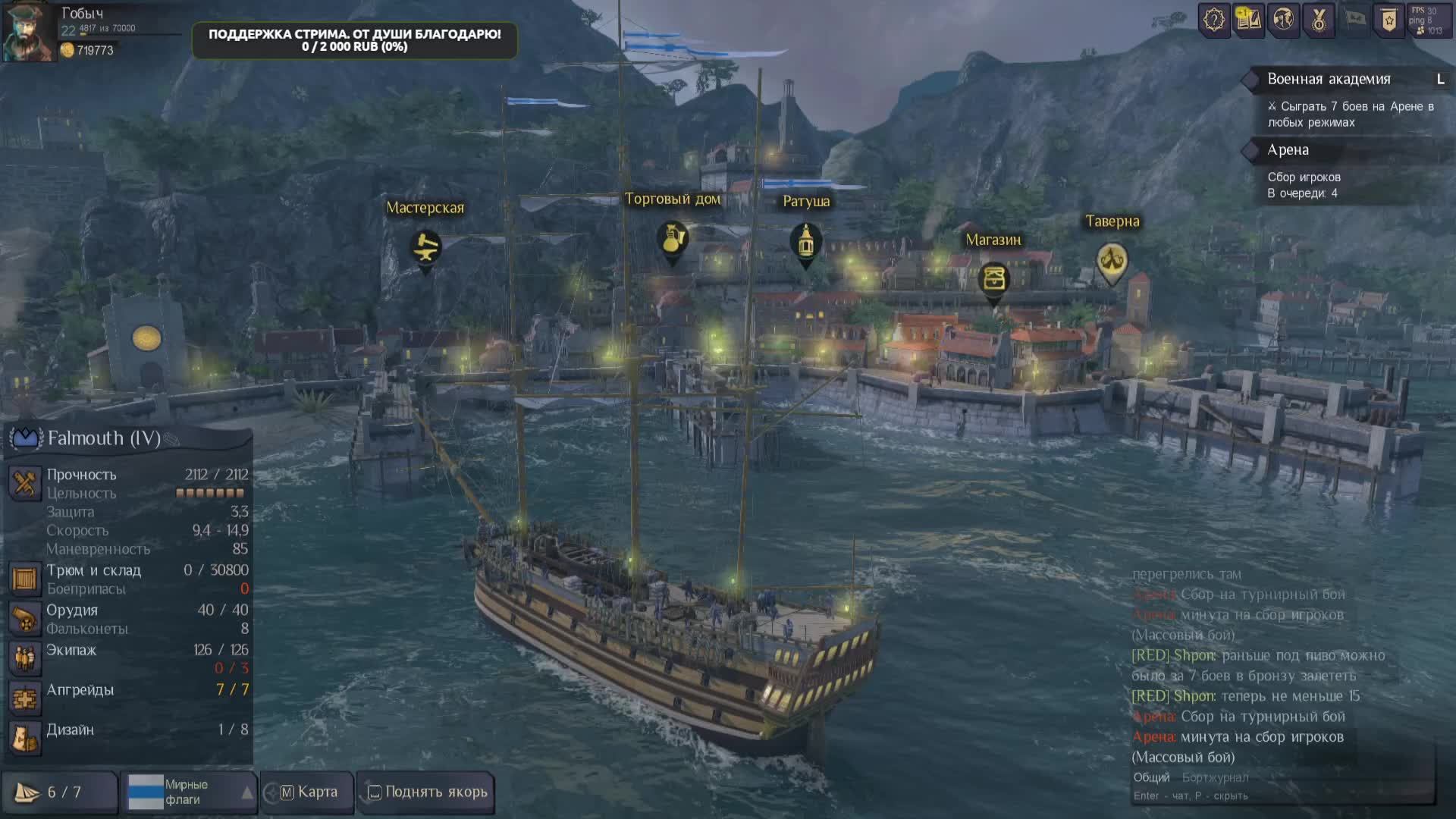1456x819 pixels.
Task: Click the Поднять якорь button
Action: click(x=427, y=792)
